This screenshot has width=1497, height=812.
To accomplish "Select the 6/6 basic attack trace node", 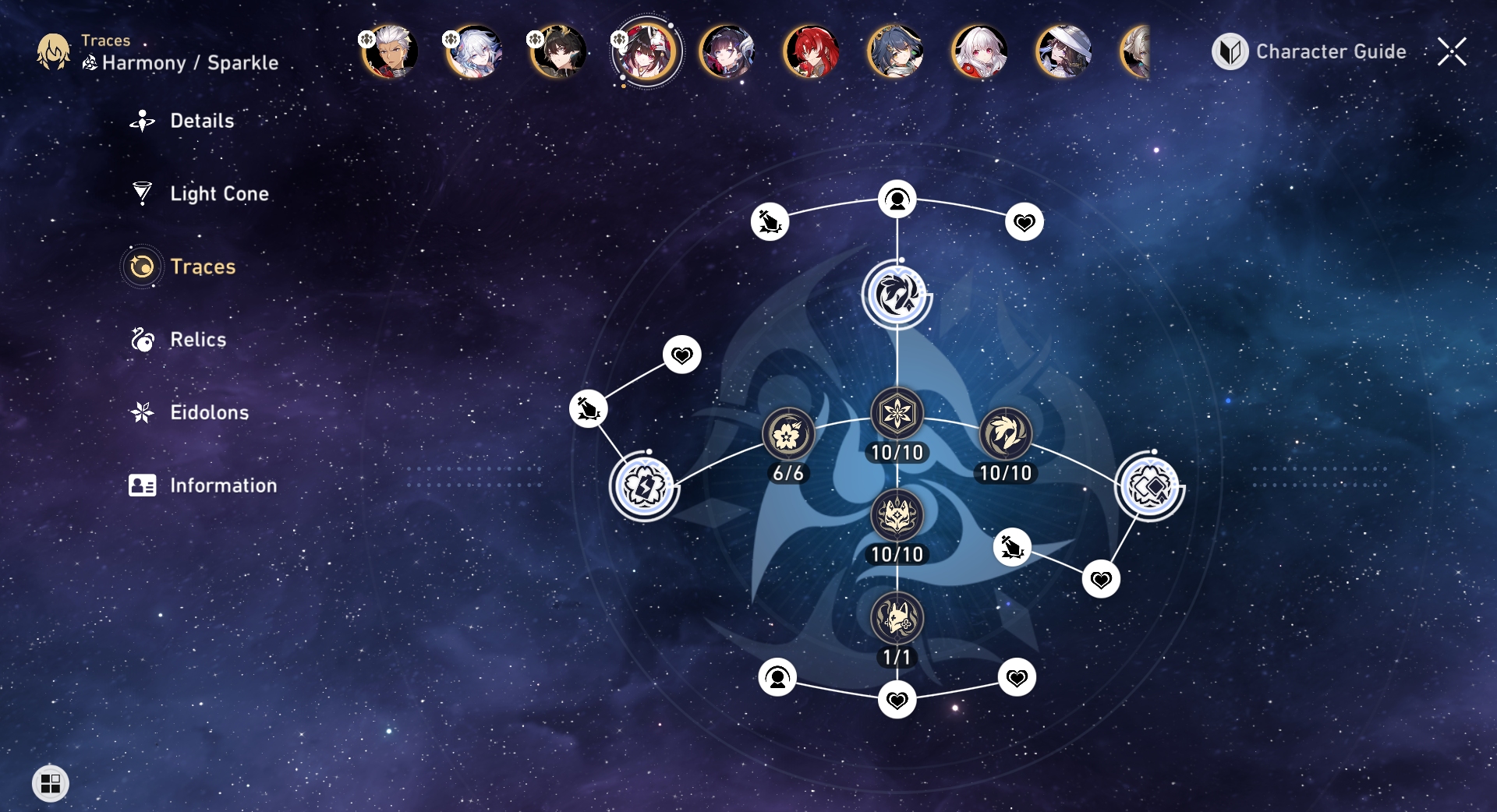I will pyautogui.click(x=787, y=434).
